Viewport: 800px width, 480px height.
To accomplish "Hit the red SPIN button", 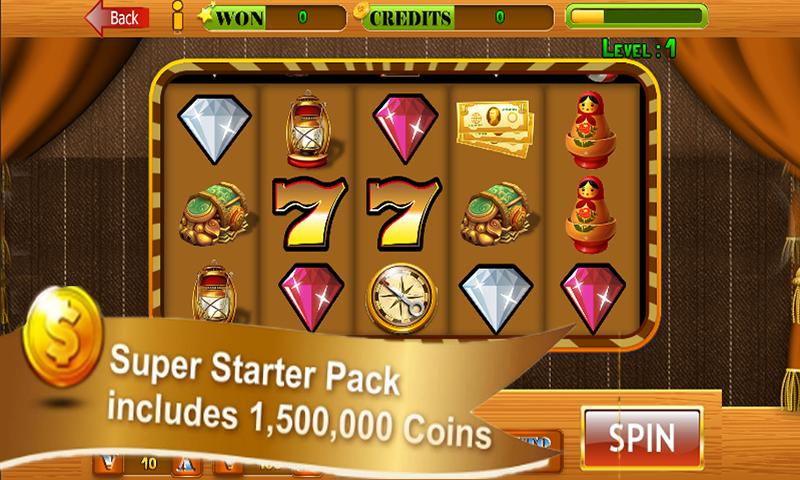I will 642,437.
